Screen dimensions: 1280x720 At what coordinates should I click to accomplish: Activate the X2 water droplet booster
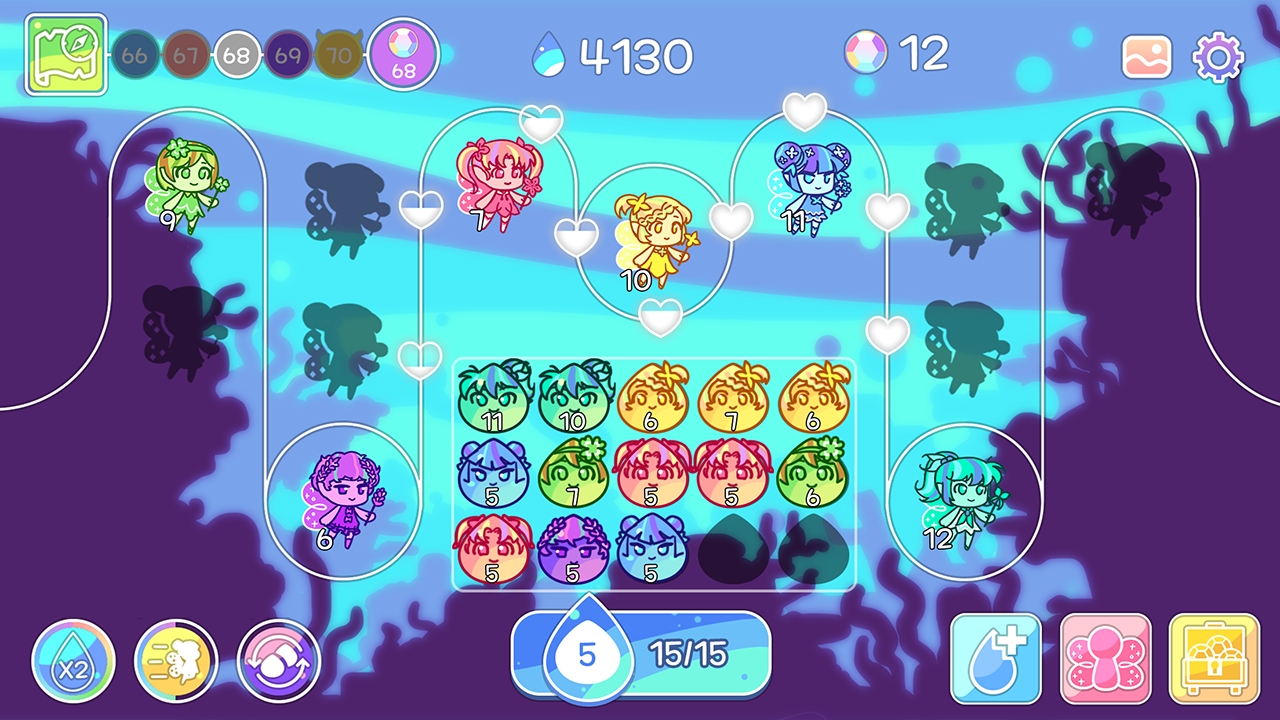74,663
